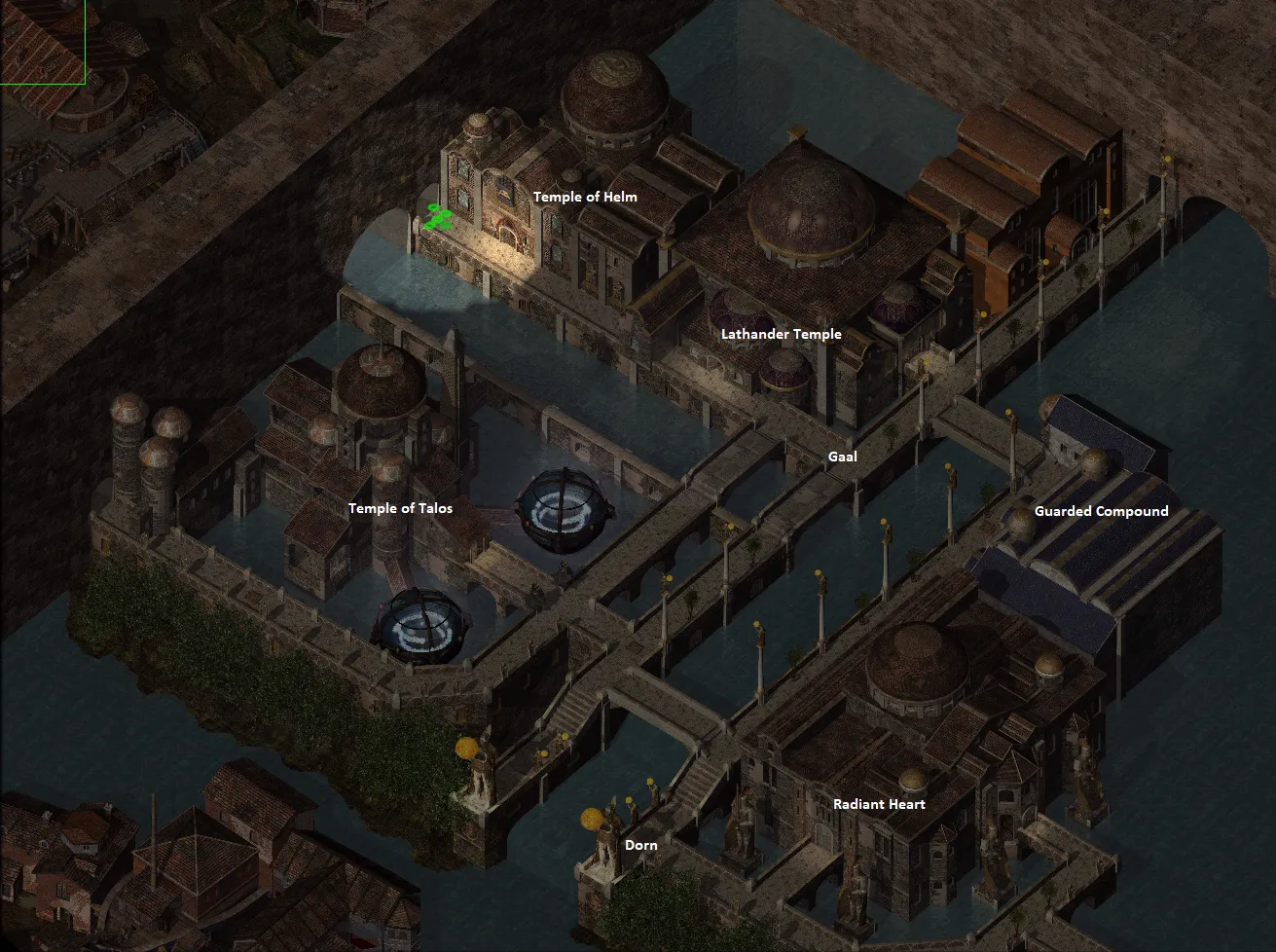Select the Dorn map note
This screenshot has width=1276, height=952.
(x=640, y=845)
